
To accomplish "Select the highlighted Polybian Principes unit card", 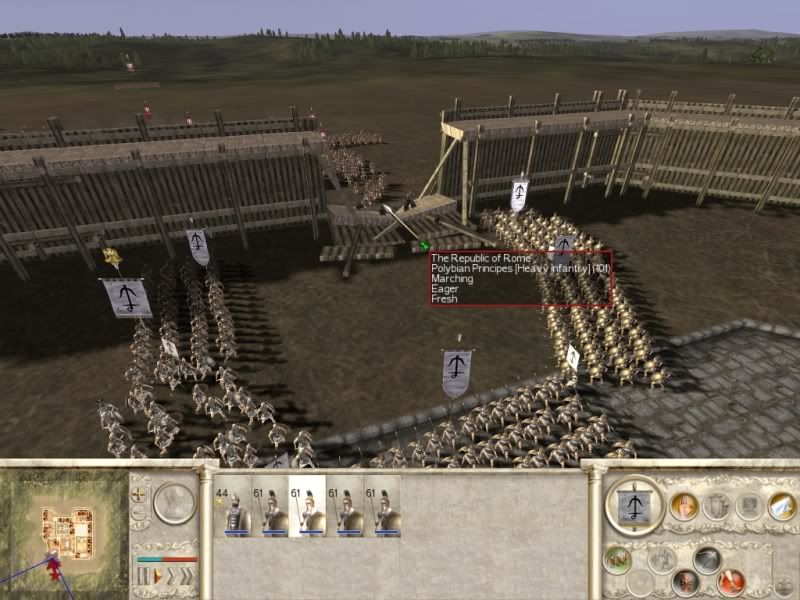I will pyautogui.click(x=307, y=507).
